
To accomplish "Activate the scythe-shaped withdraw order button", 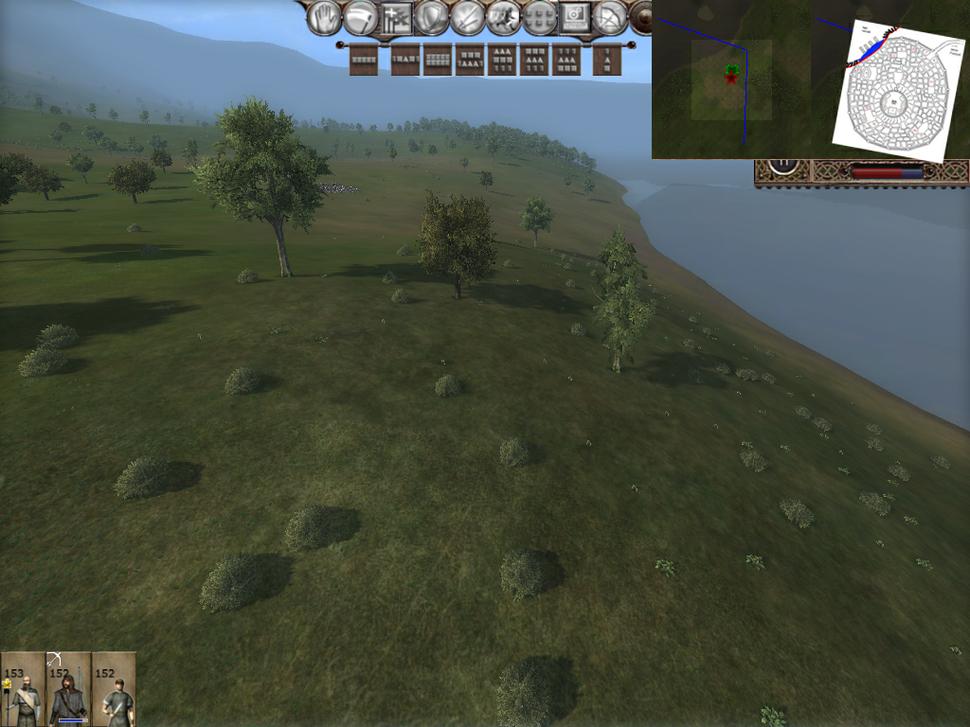I will pos(360,17).
